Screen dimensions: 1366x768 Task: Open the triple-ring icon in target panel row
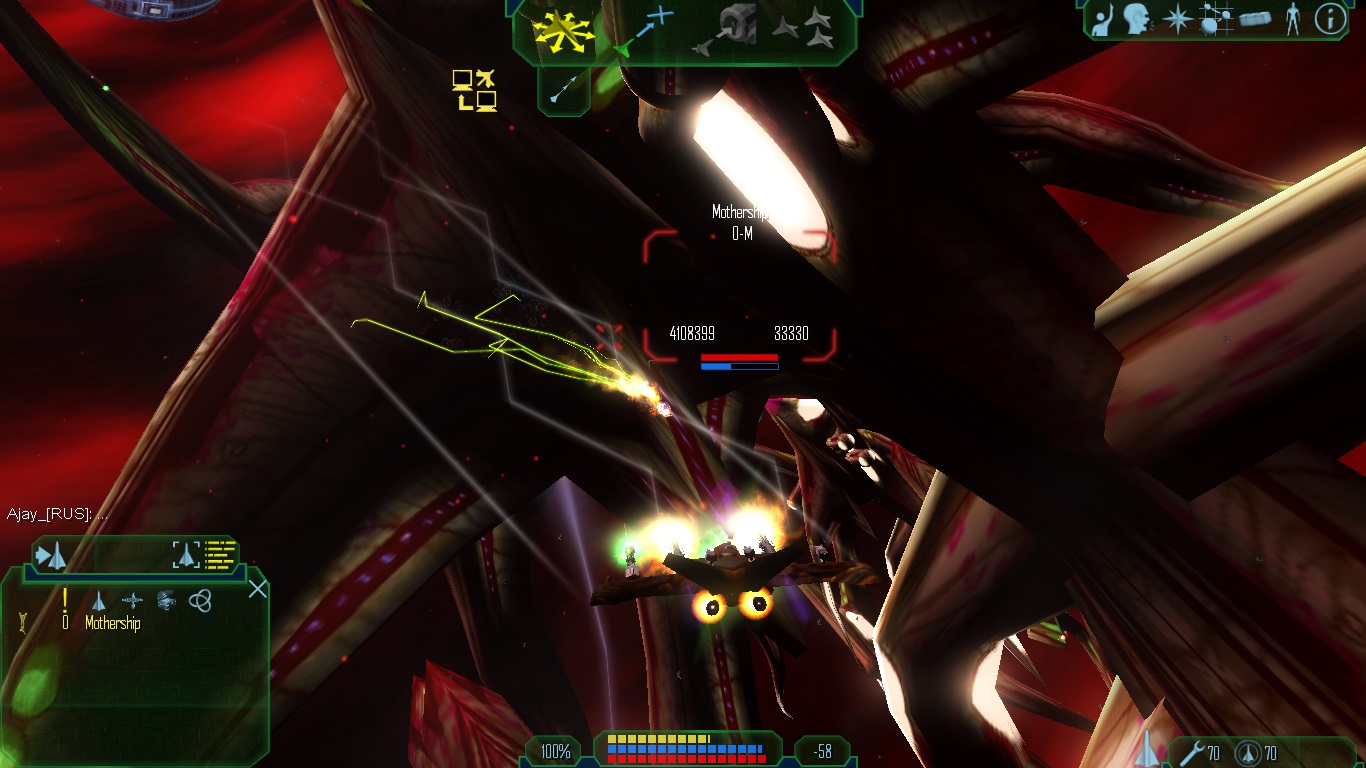(x=200, y=600)
